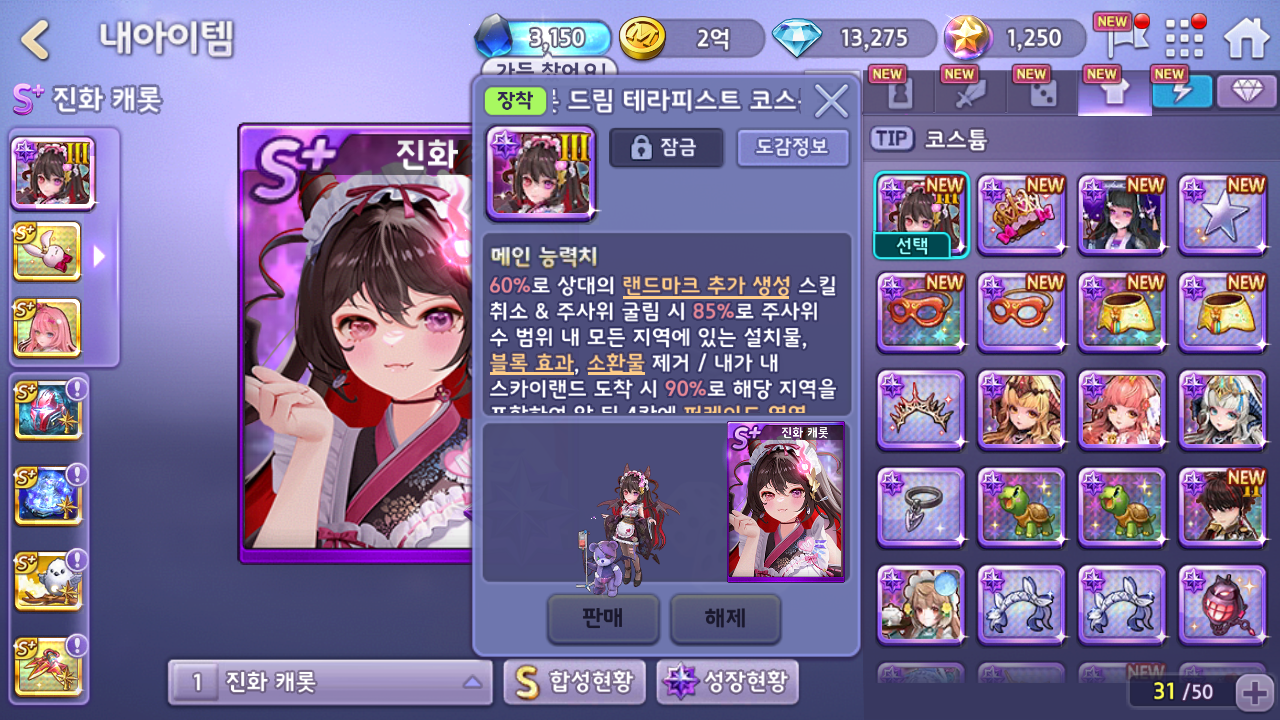The width and height of the screenshot is (1280, 720).
Task: Go back with the arrow button
Action: click(x=36, y=40)
